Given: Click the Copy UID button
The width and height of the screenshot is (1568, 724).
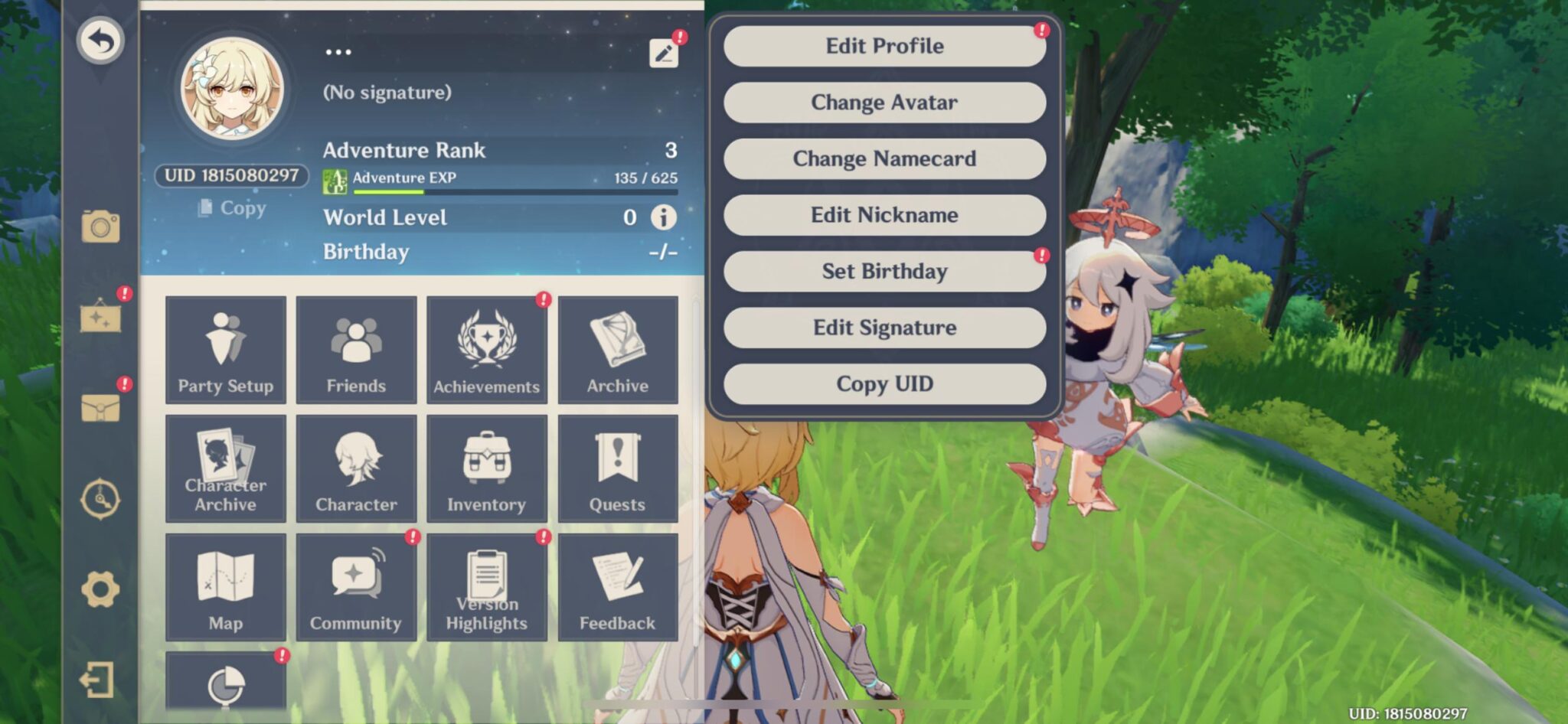Looking at the screenshot, I should (x=884, y=384).
